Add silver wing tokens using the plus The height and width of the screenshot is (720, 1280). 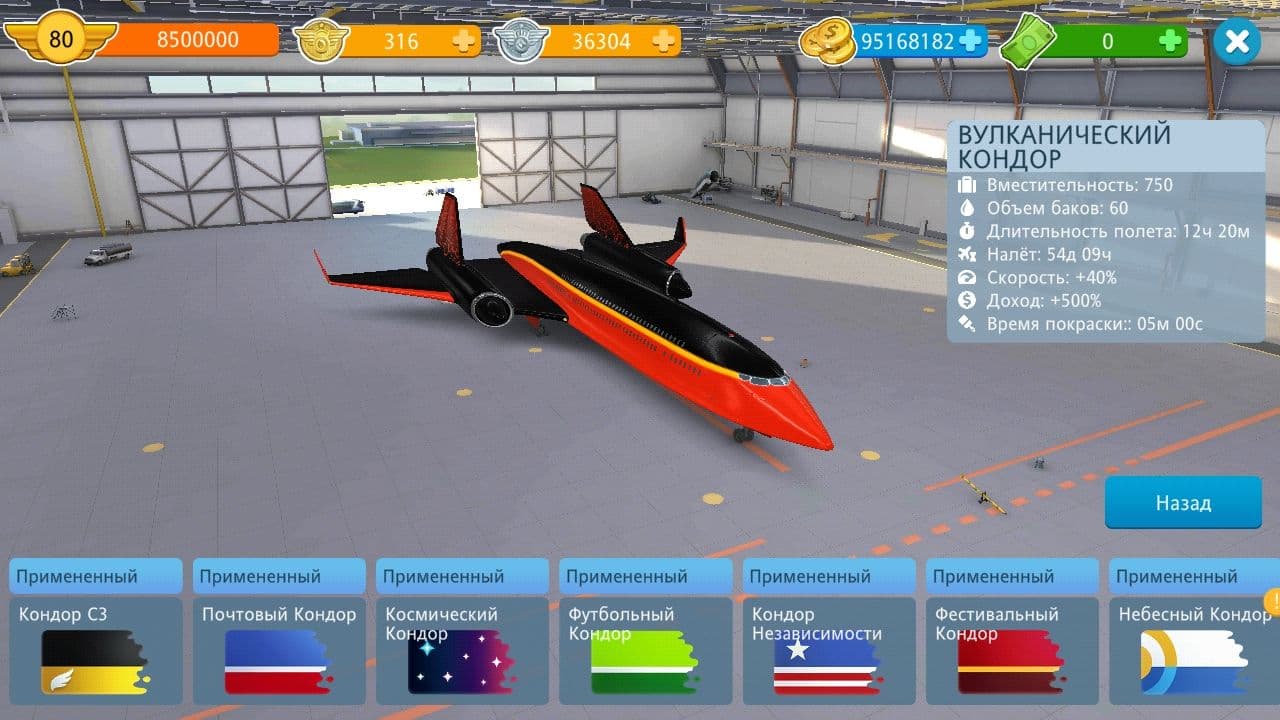(x=663, y=41)
